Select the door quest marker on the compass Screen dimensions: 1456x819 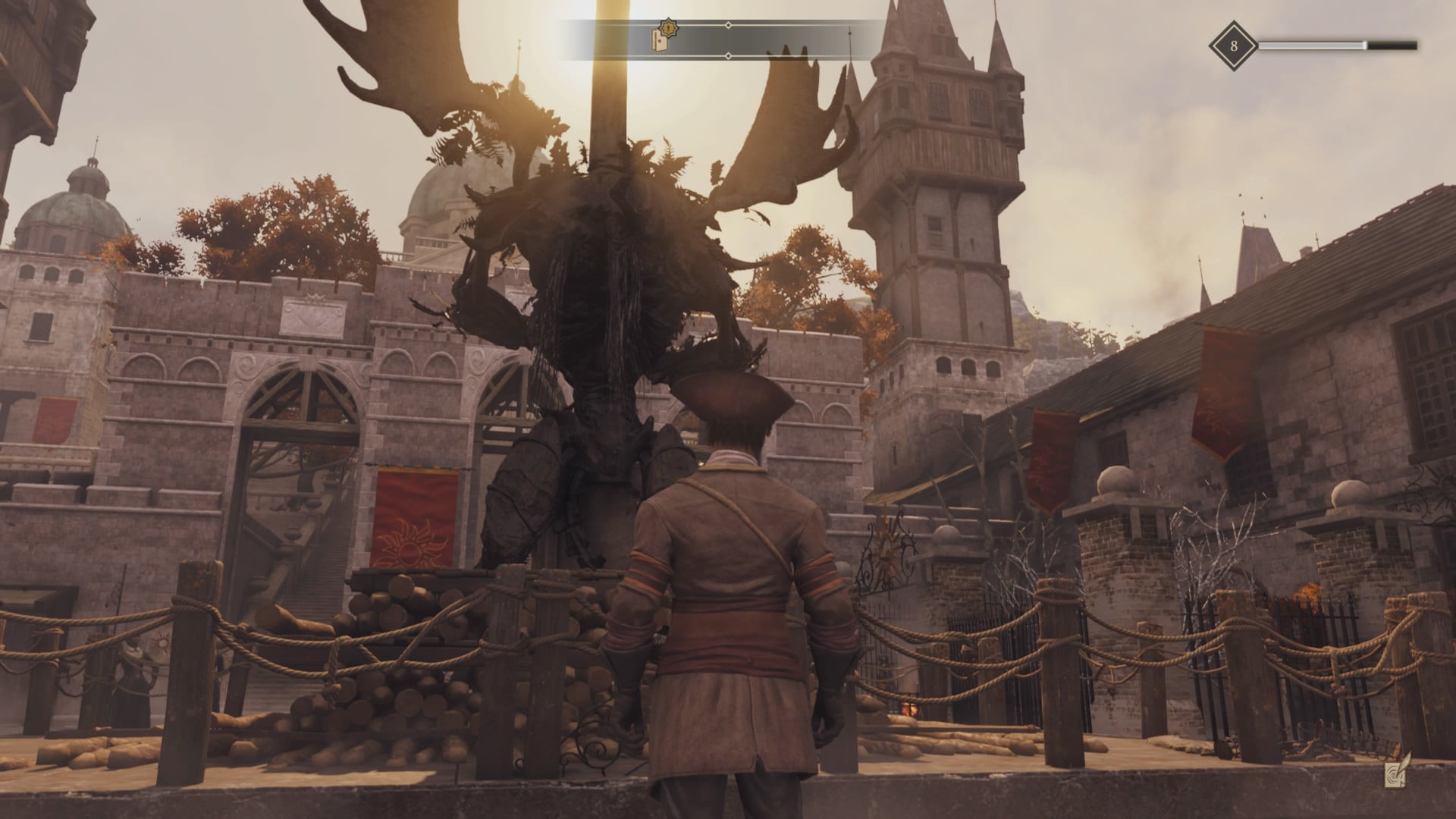pyautogui.click(x=661, y=39)
